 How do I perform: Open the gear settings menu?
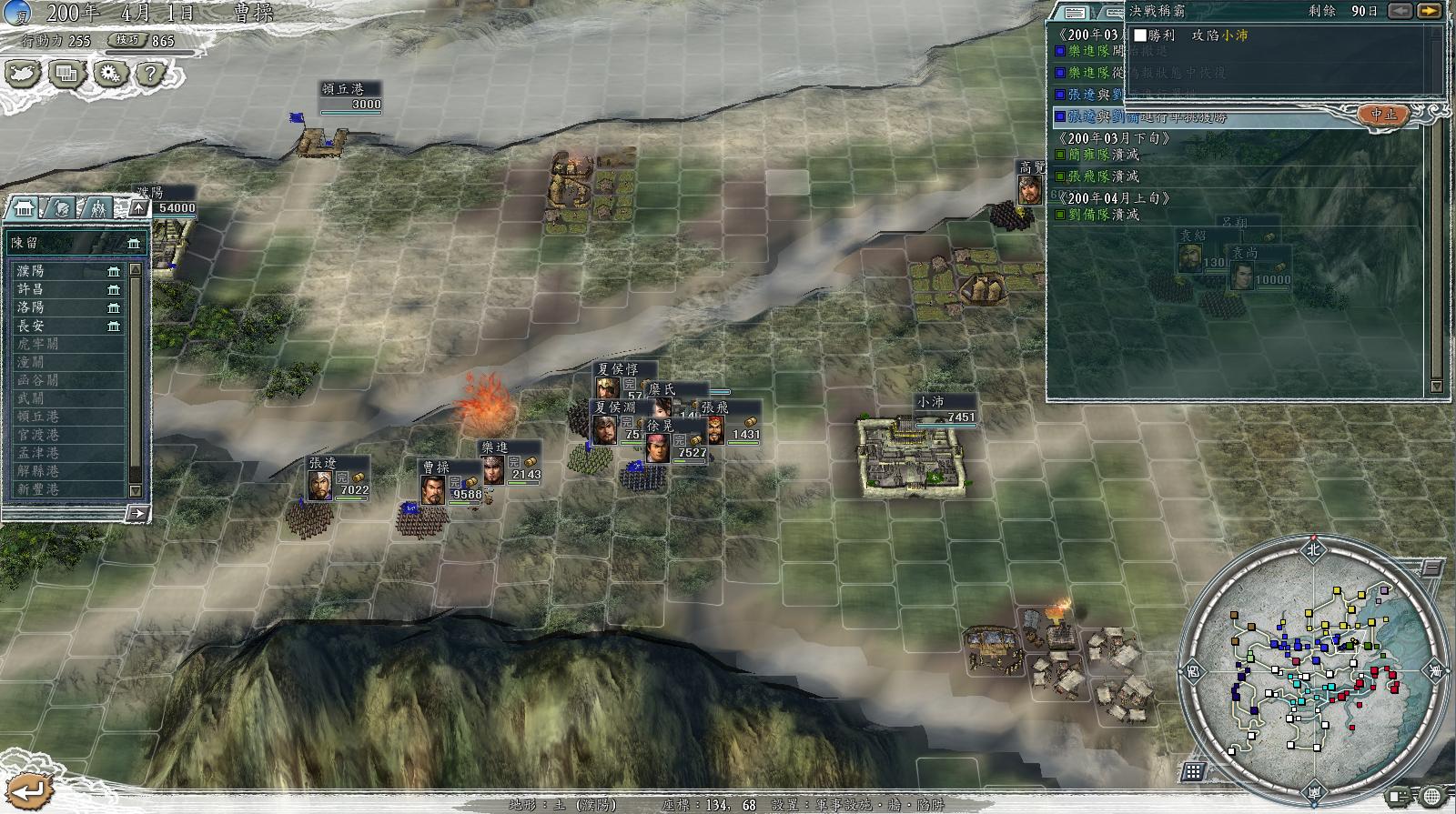pos(110,73)
